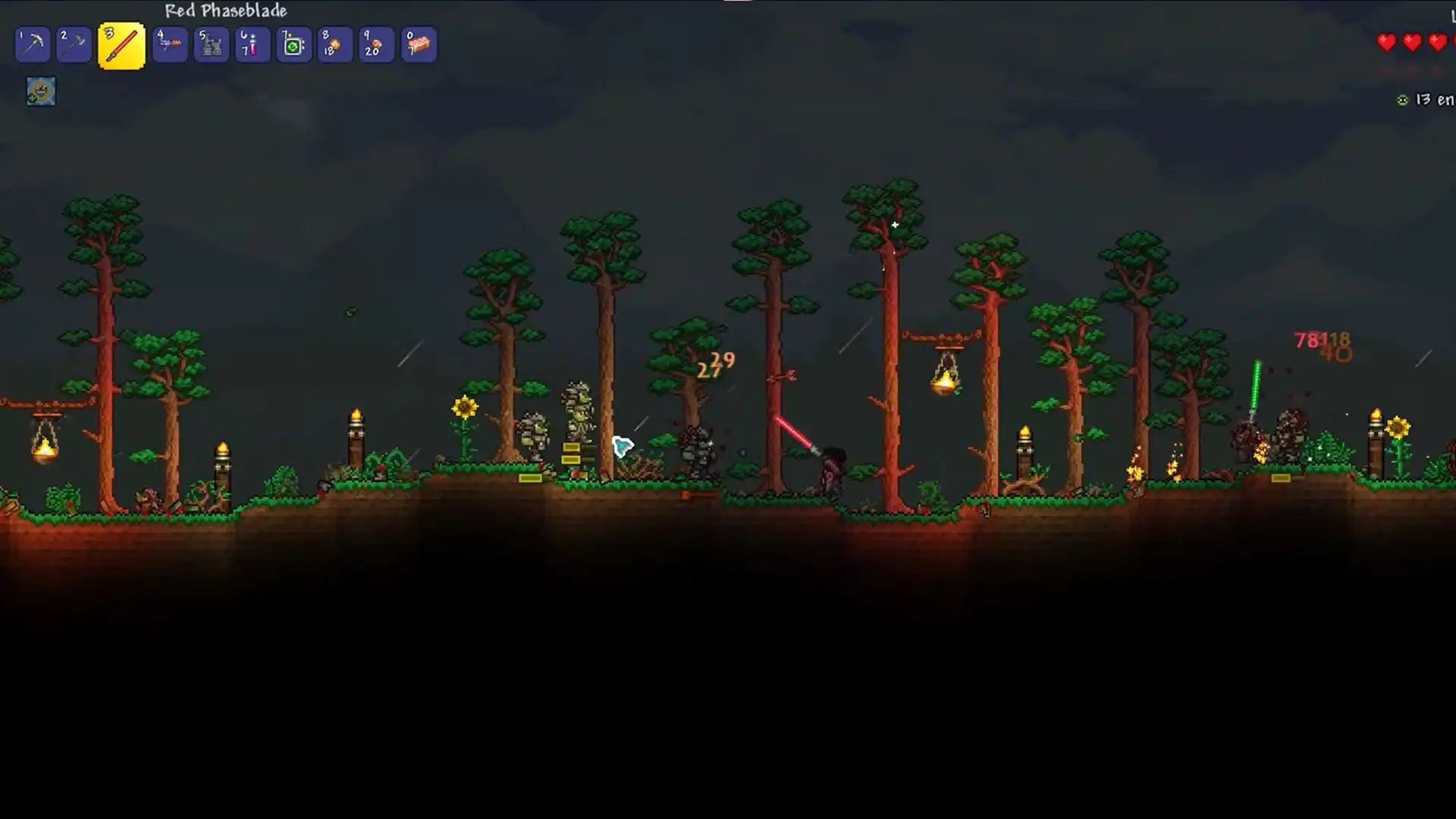The width and height of the screenshot is (1456, 819).
Task: Select the pink potion in hotbar slot 6
Action: (x=252, y=44)
